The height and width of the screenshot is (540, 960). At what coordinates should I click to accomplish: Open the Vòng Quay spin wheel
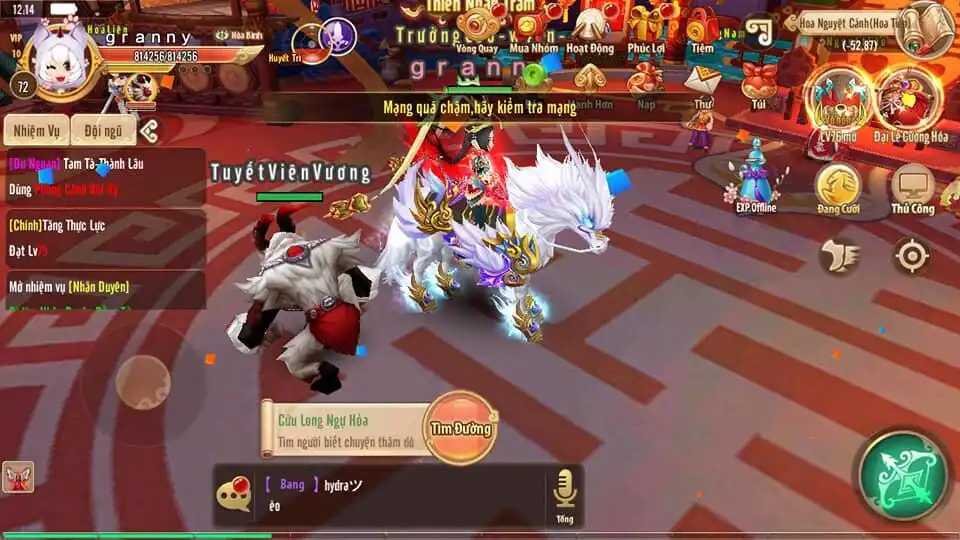[476, 29]
